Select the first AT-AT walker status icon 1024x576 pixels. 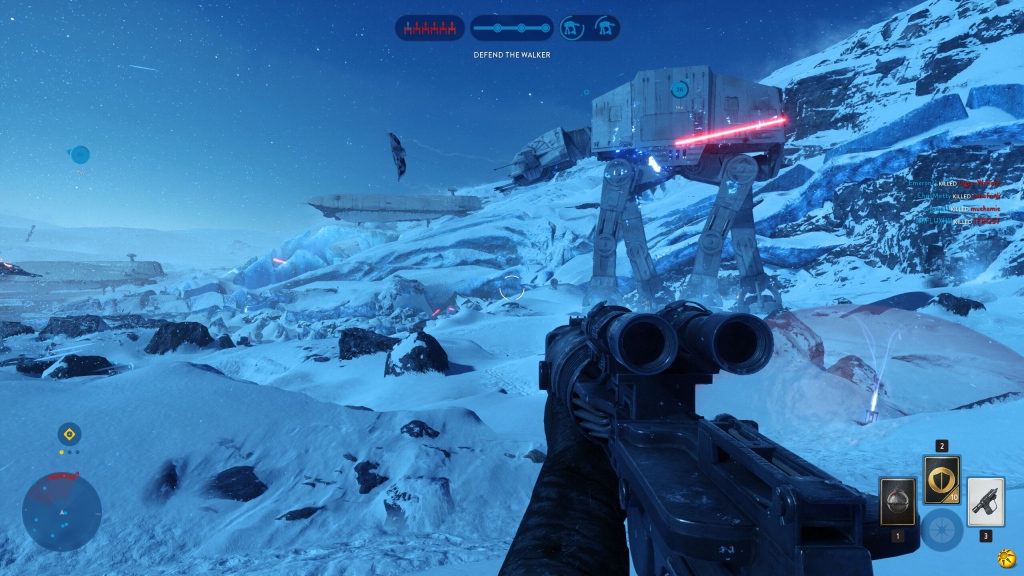click(574, 27)
